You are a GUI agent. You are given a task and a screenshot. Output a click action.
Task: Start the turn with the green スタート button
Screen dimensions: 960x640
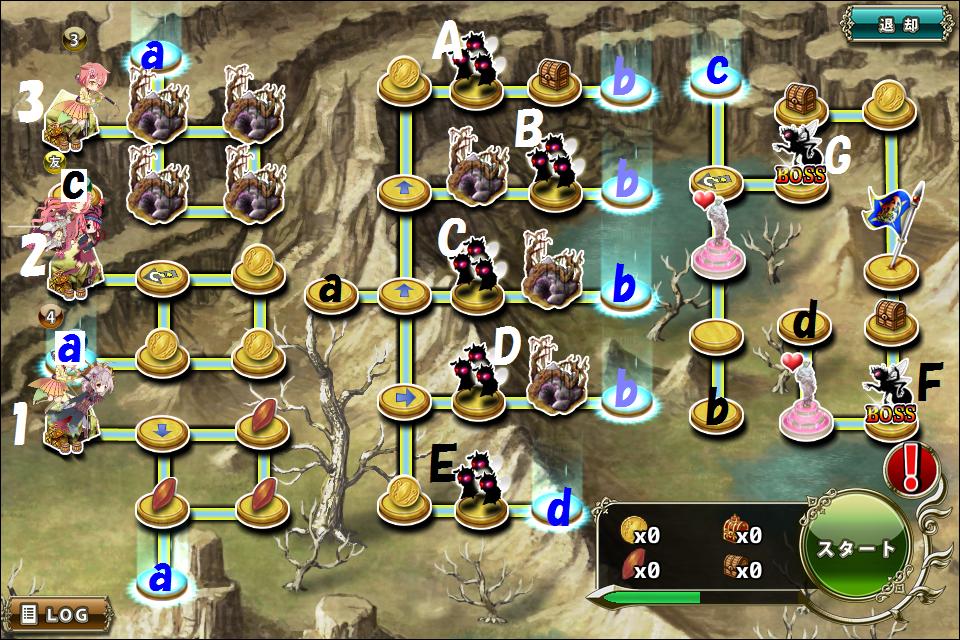[856, 548]
